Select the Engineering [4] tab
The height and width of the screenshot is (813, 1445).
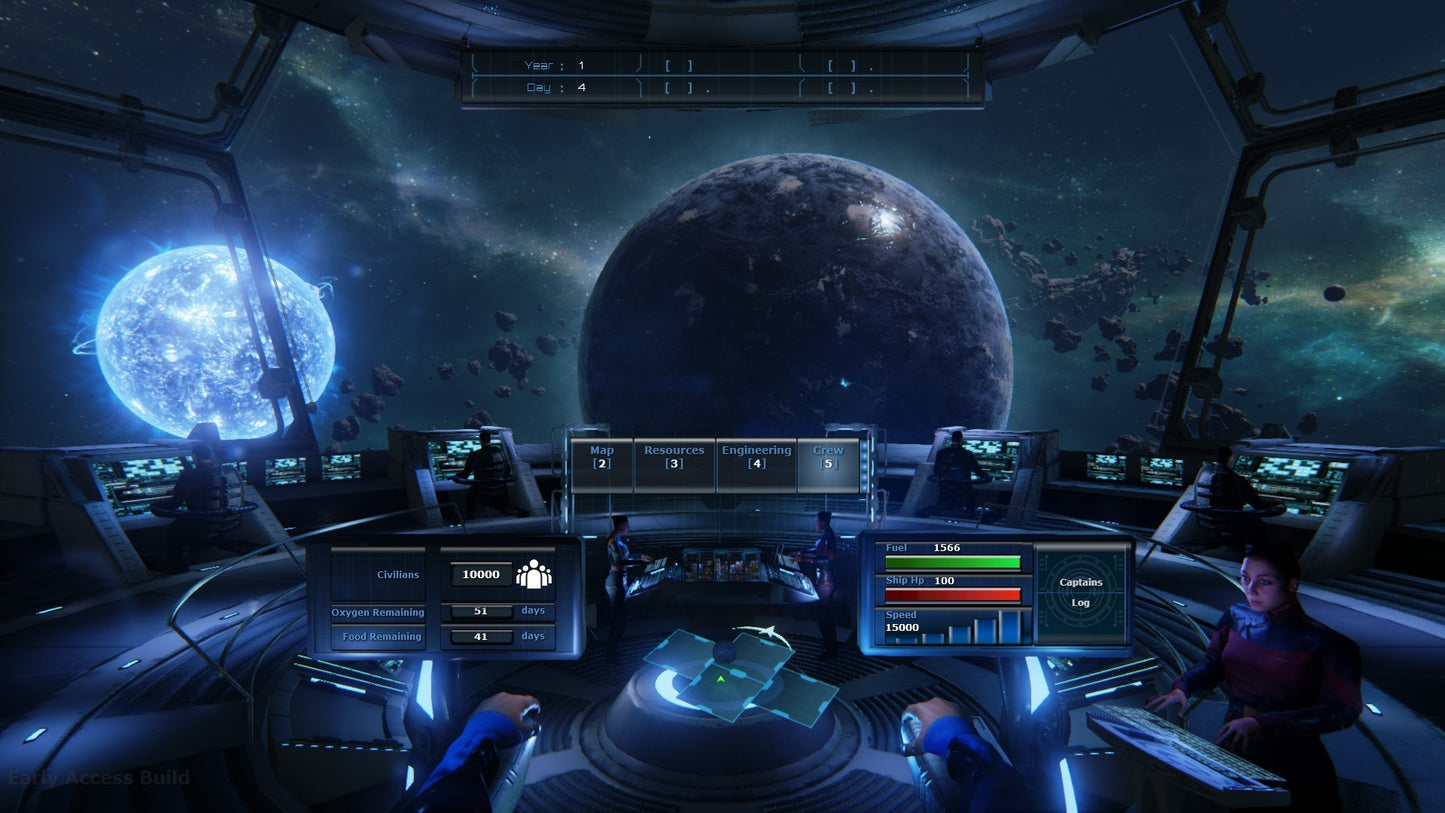(756, 458)
